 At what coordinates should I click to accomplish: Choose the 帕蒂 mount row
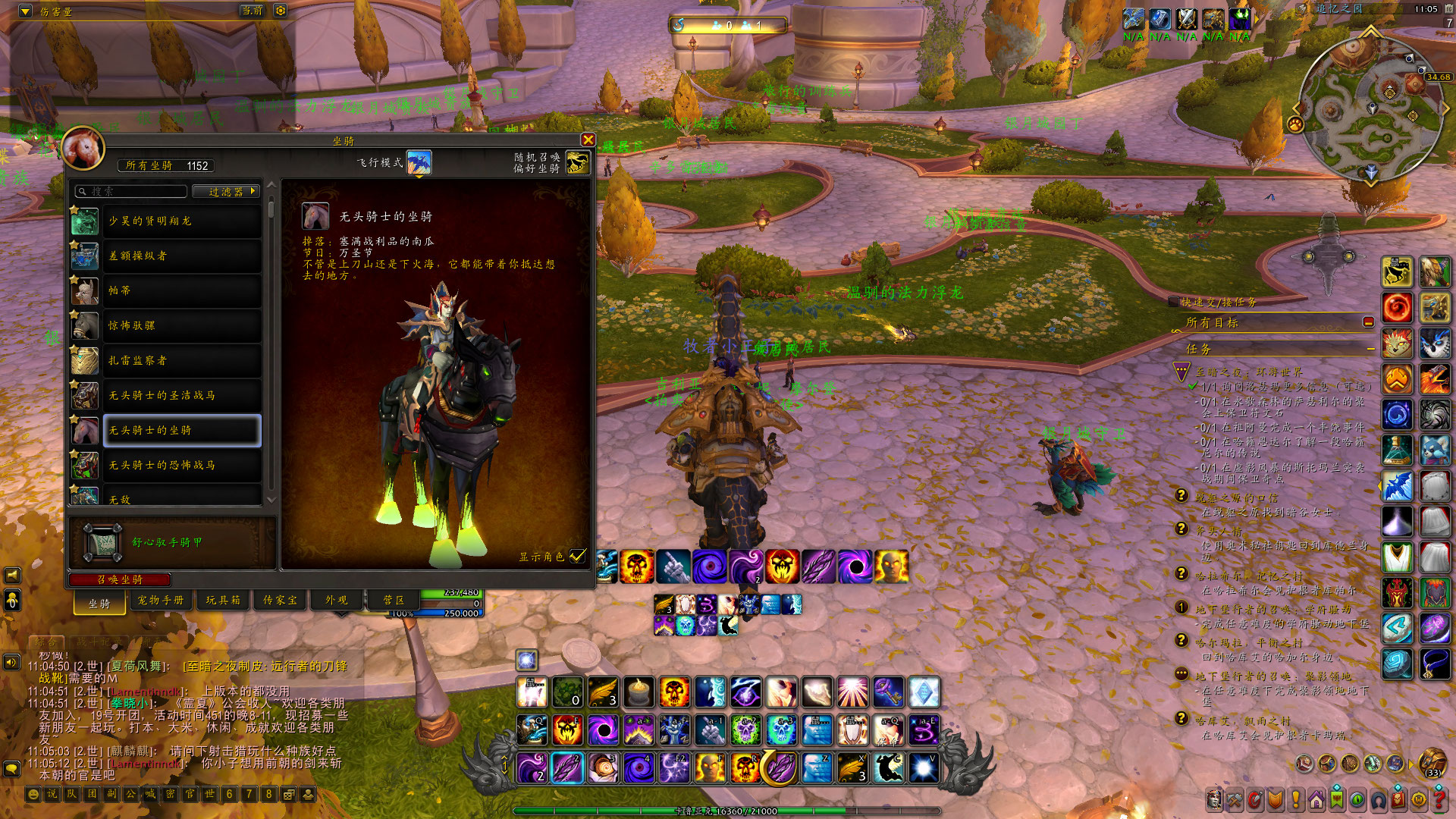pyautogui.click(x=181, y=290)
